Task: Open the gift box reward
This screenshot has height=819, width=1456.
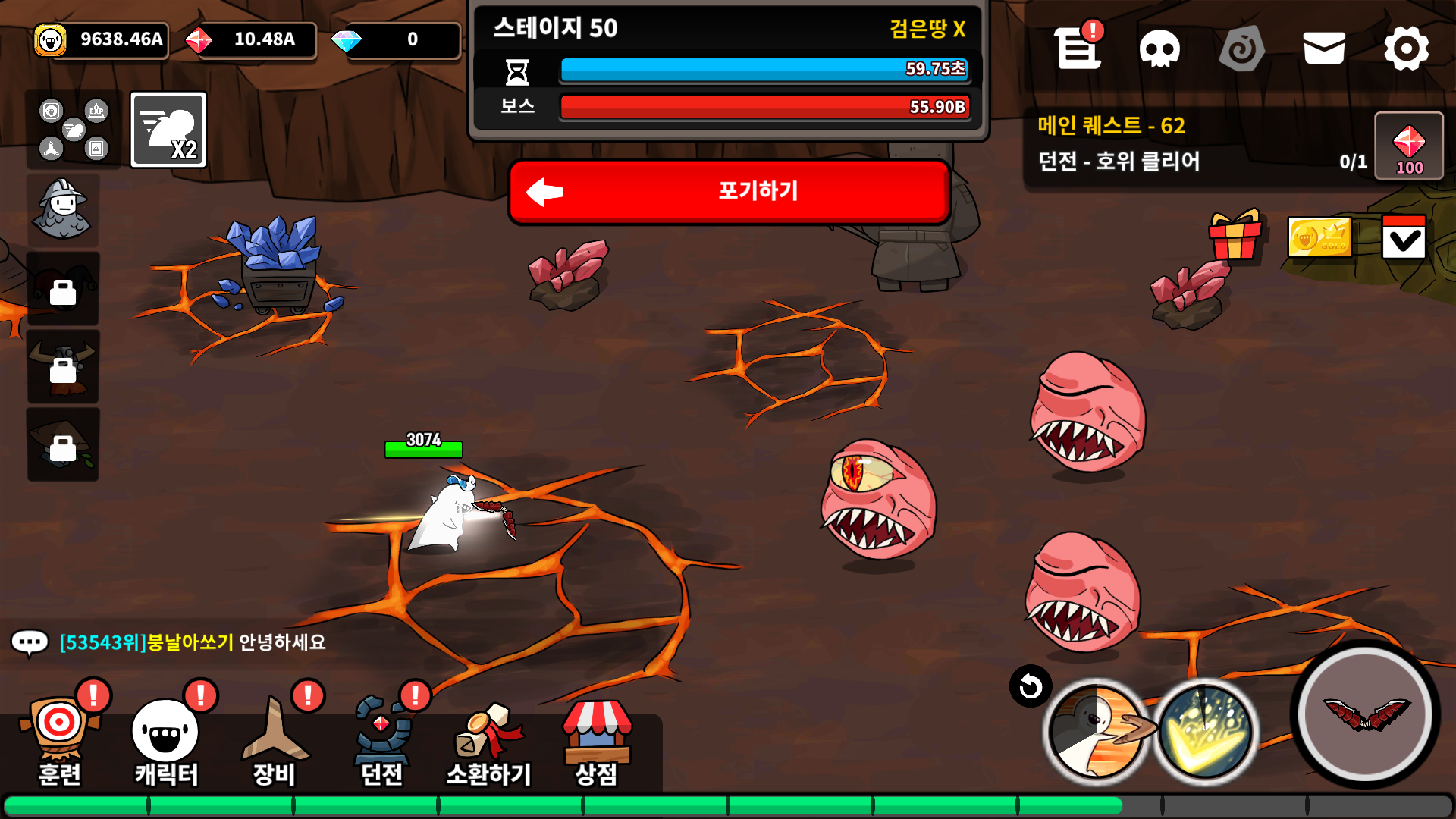Action: tap(1235, 237)
